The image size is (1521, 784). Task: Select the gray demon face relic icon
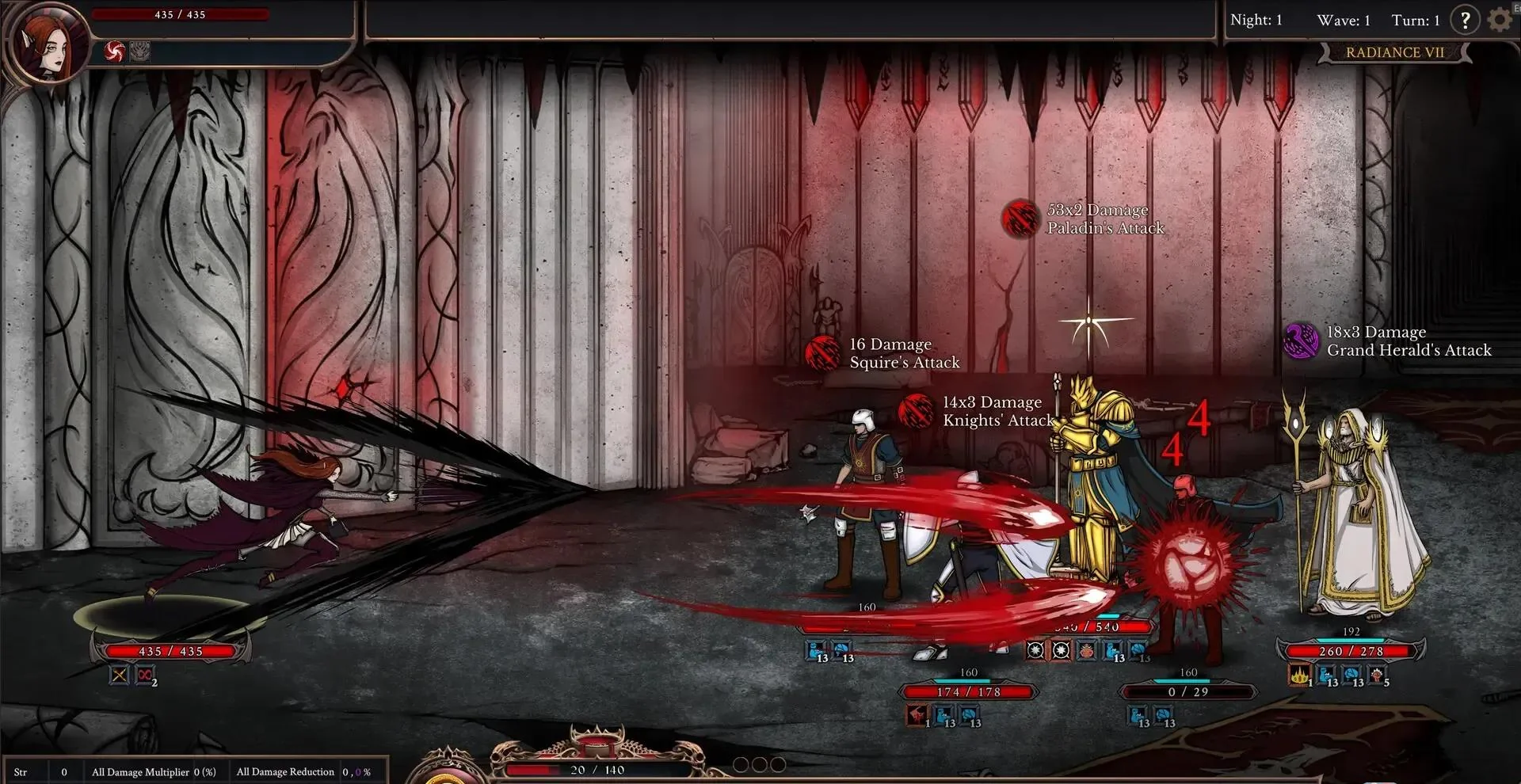(x=139, y=52)
